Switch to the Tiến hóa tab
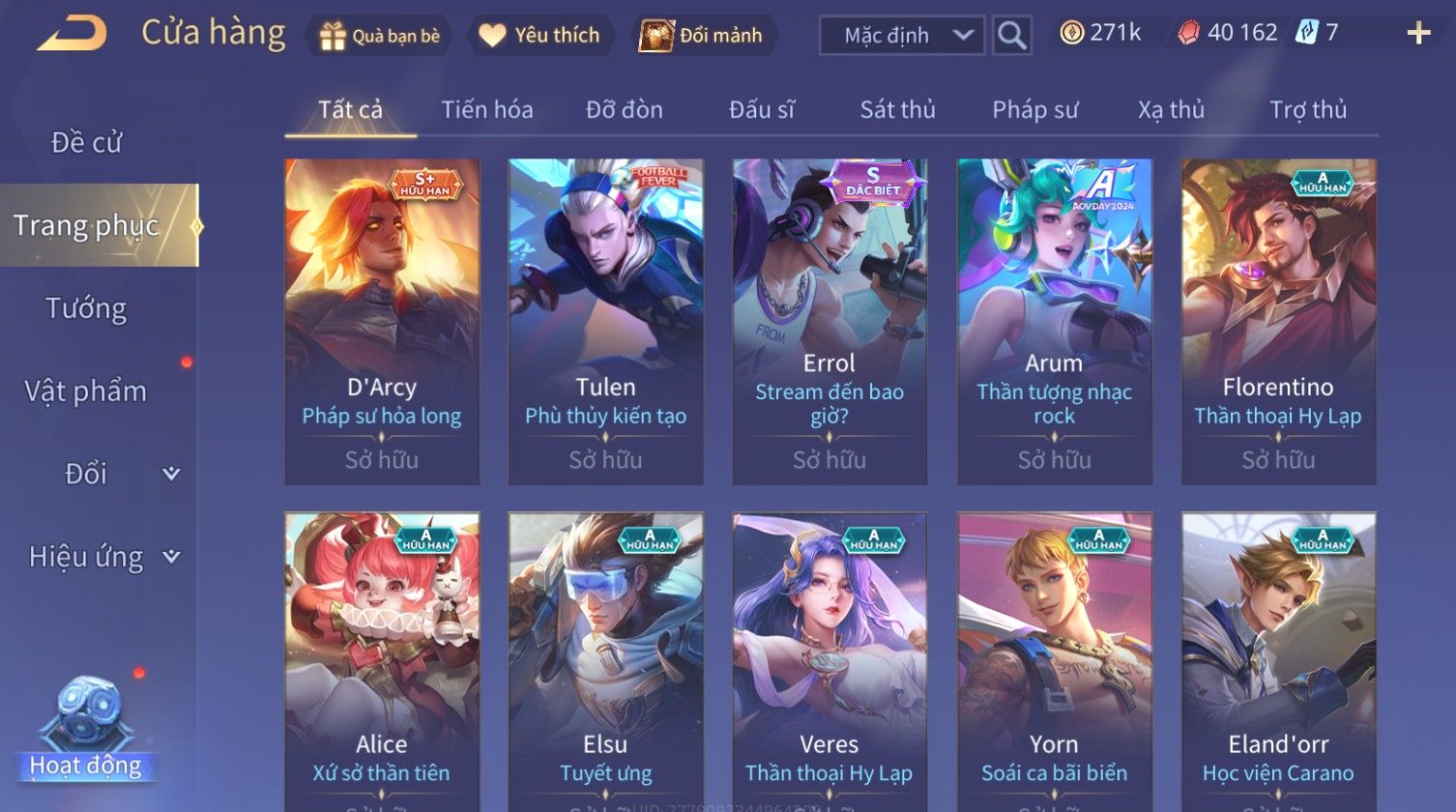The width and height of the screenshot is (1456, 812). 487,110
